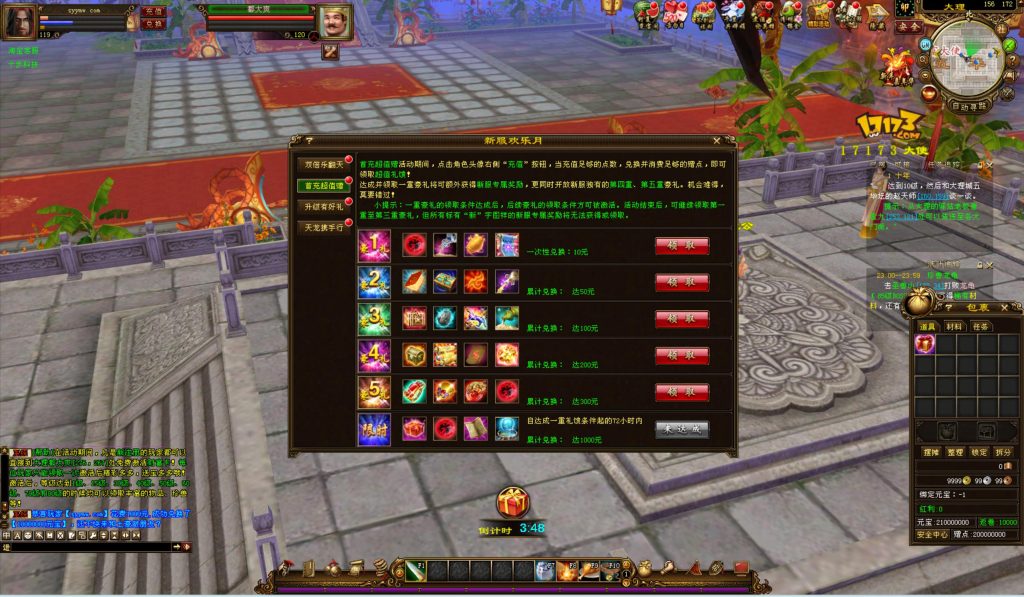Claim the 50元 tier 2 reward
The height and width of the screenshot is (597, 1024).
coord(682,283)
